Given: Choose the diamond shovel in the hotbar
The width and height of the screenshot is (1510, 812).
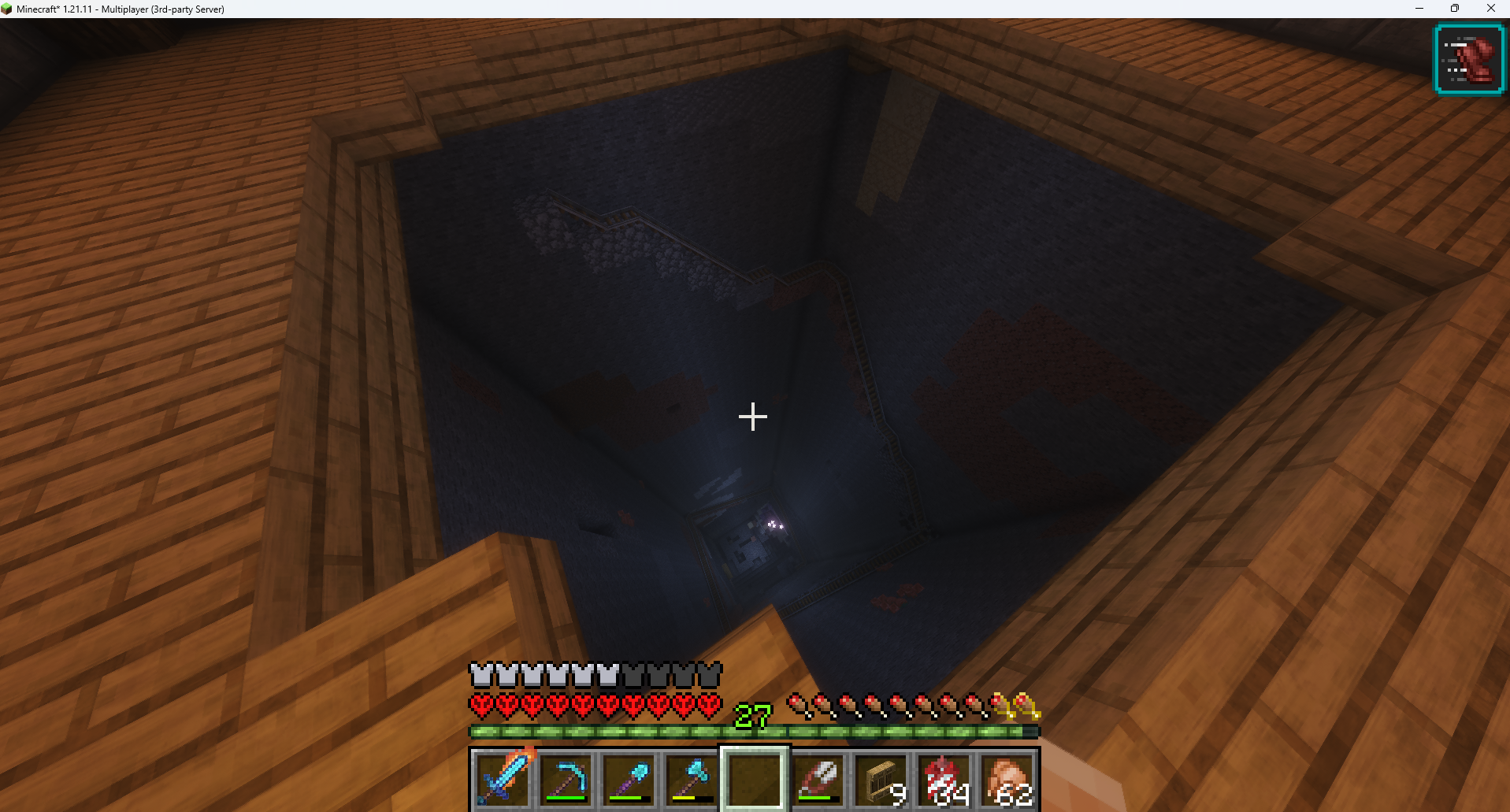Looking at the screenshot, I should 628,778.
